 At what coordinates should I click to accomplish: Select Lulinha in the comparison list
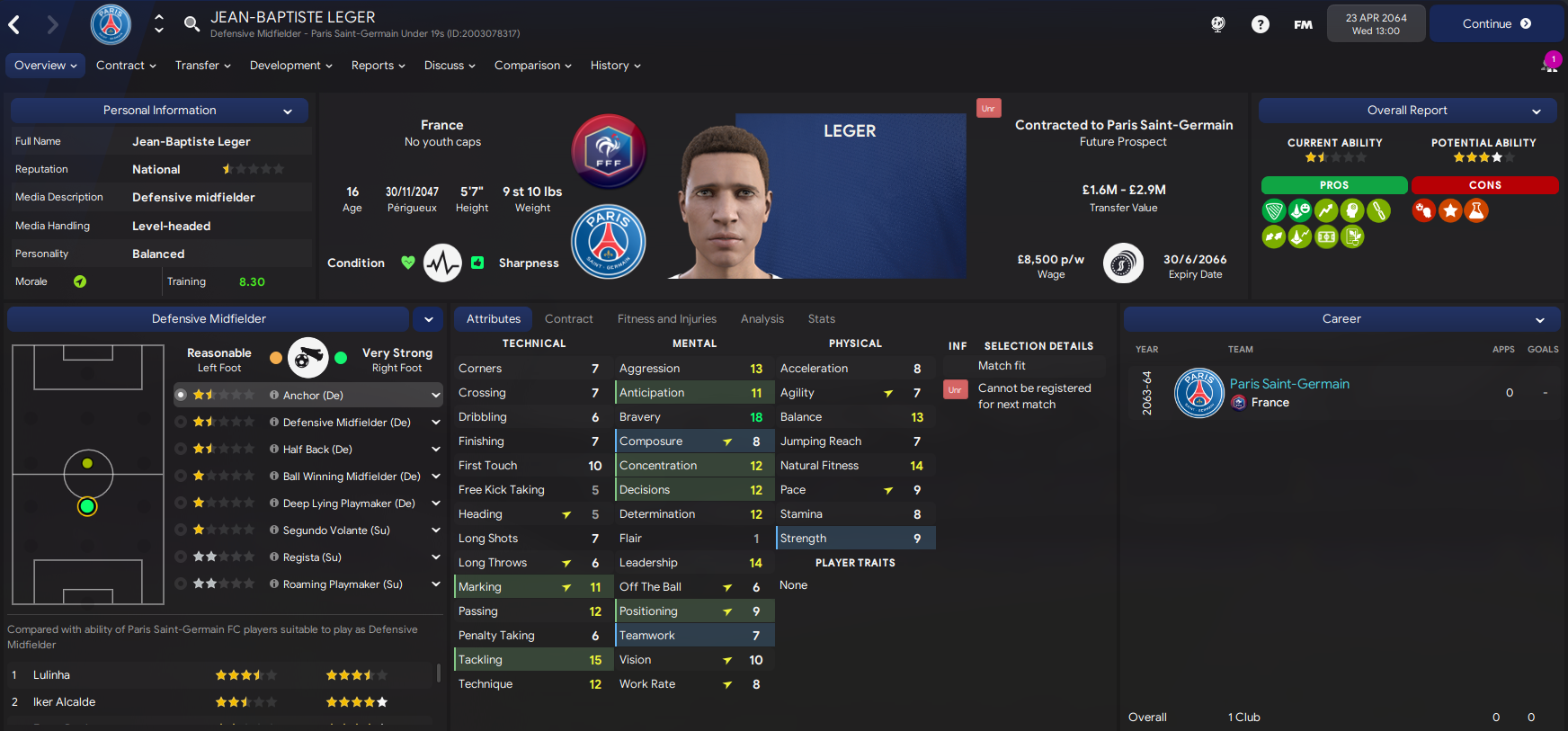[x=51, y=675]
